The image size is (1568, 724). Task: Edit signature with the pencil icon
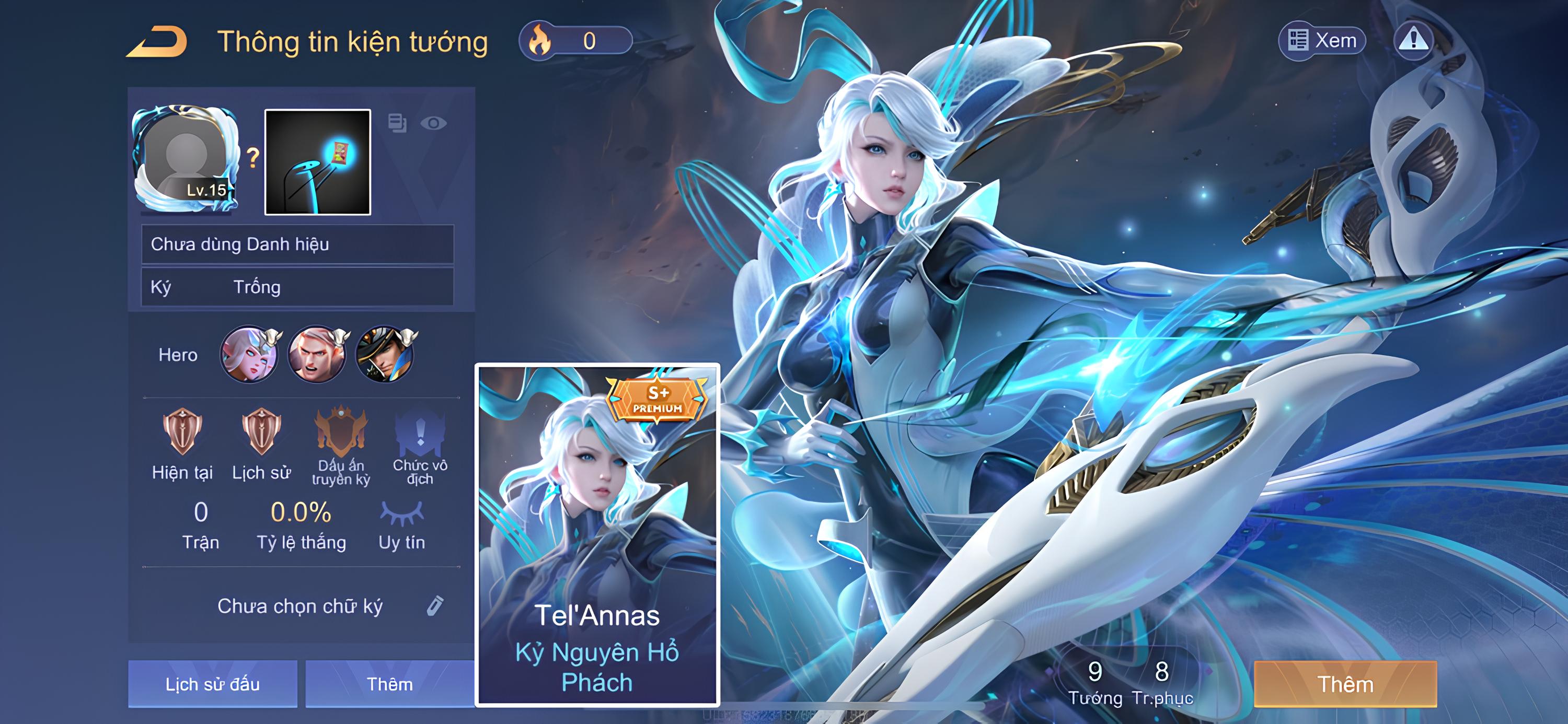(435, 606)
